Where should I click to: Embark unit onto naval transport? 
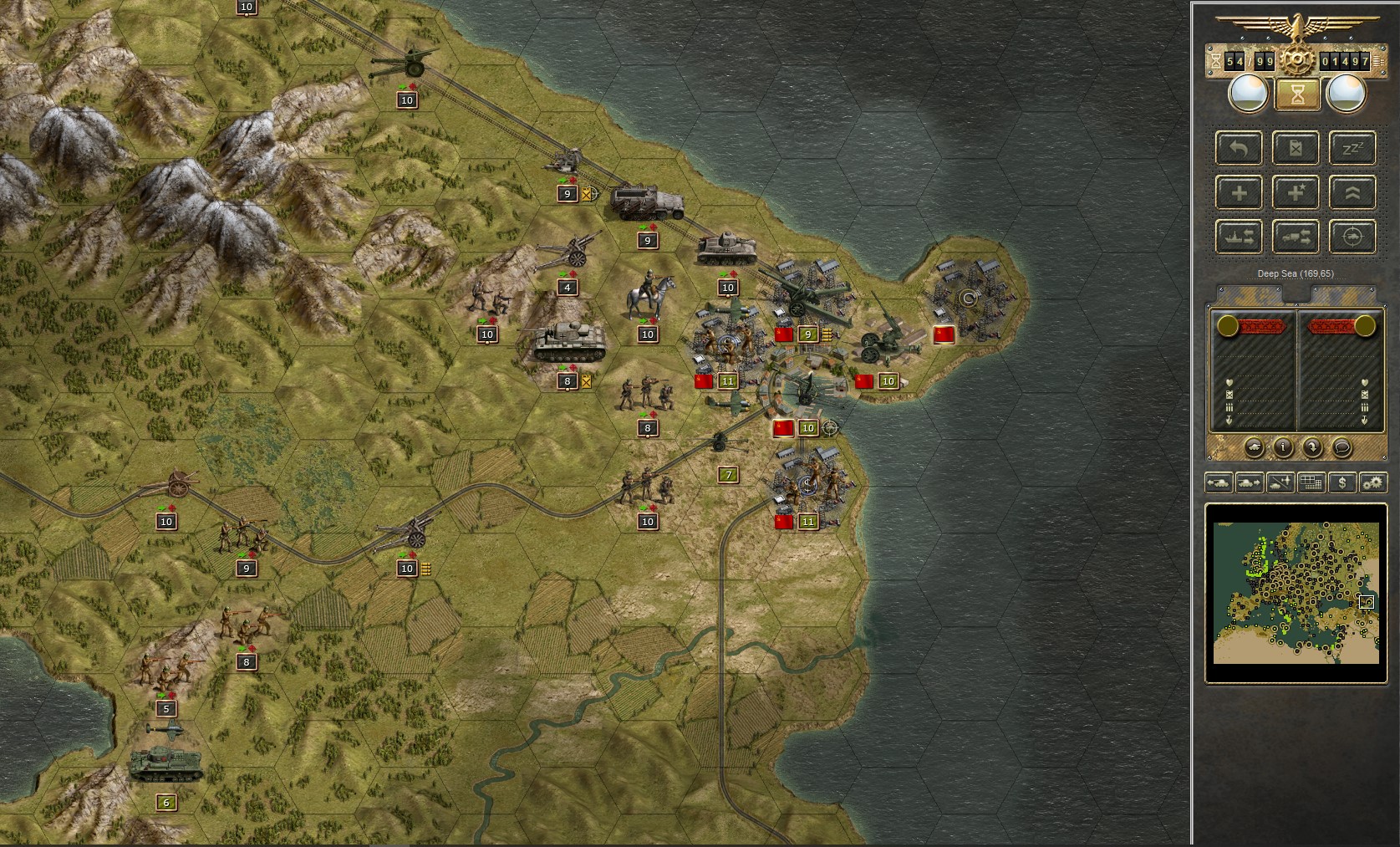tap(1239, 237)
